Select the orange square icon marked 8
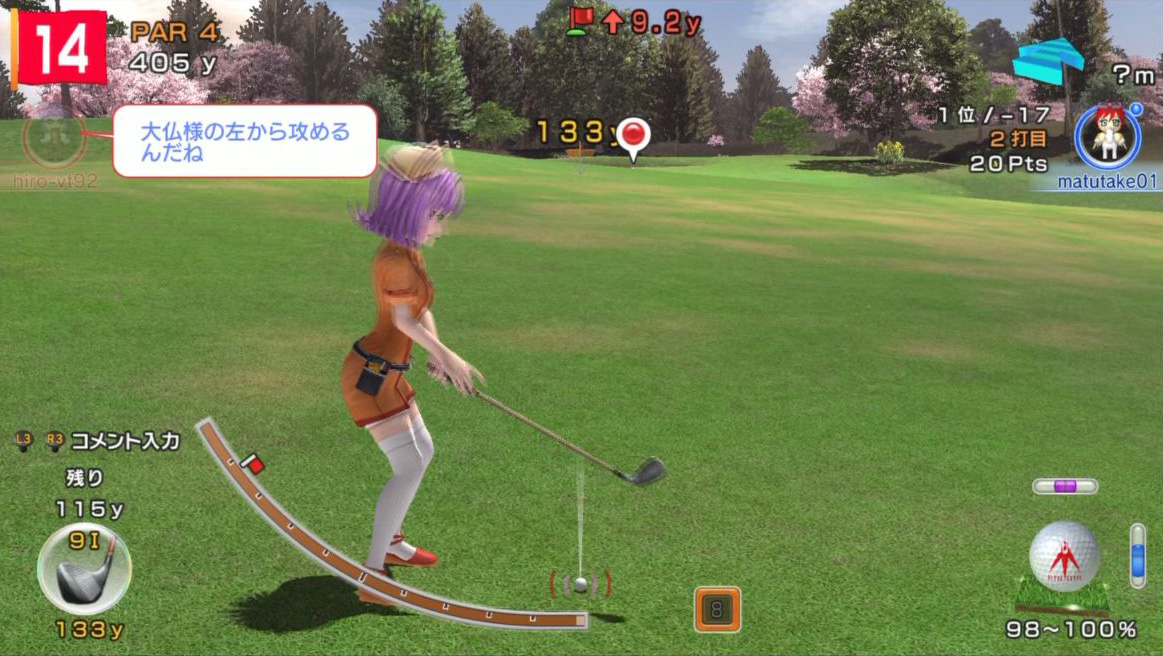Viewport: 1163px width, 656px height. (x=717, y=609)
